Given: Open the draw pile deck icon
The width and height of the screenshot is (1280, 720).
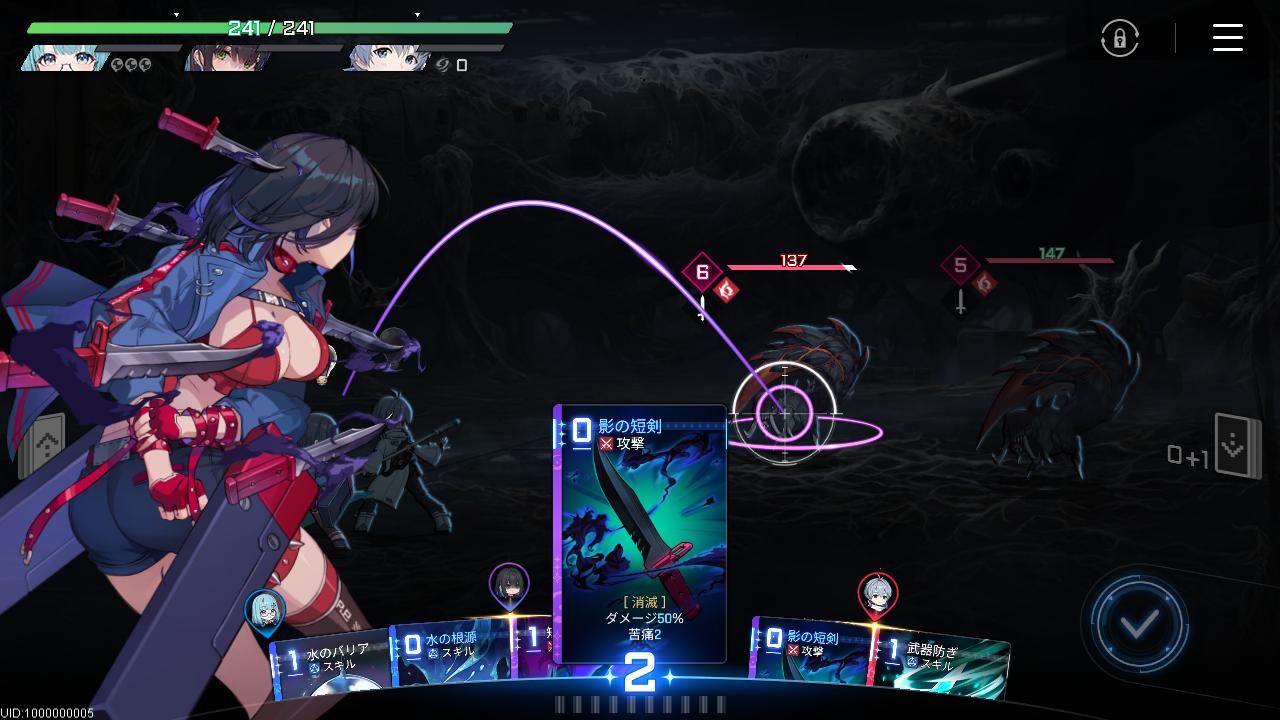Looking at the screenshot, I should coord(40,446).
